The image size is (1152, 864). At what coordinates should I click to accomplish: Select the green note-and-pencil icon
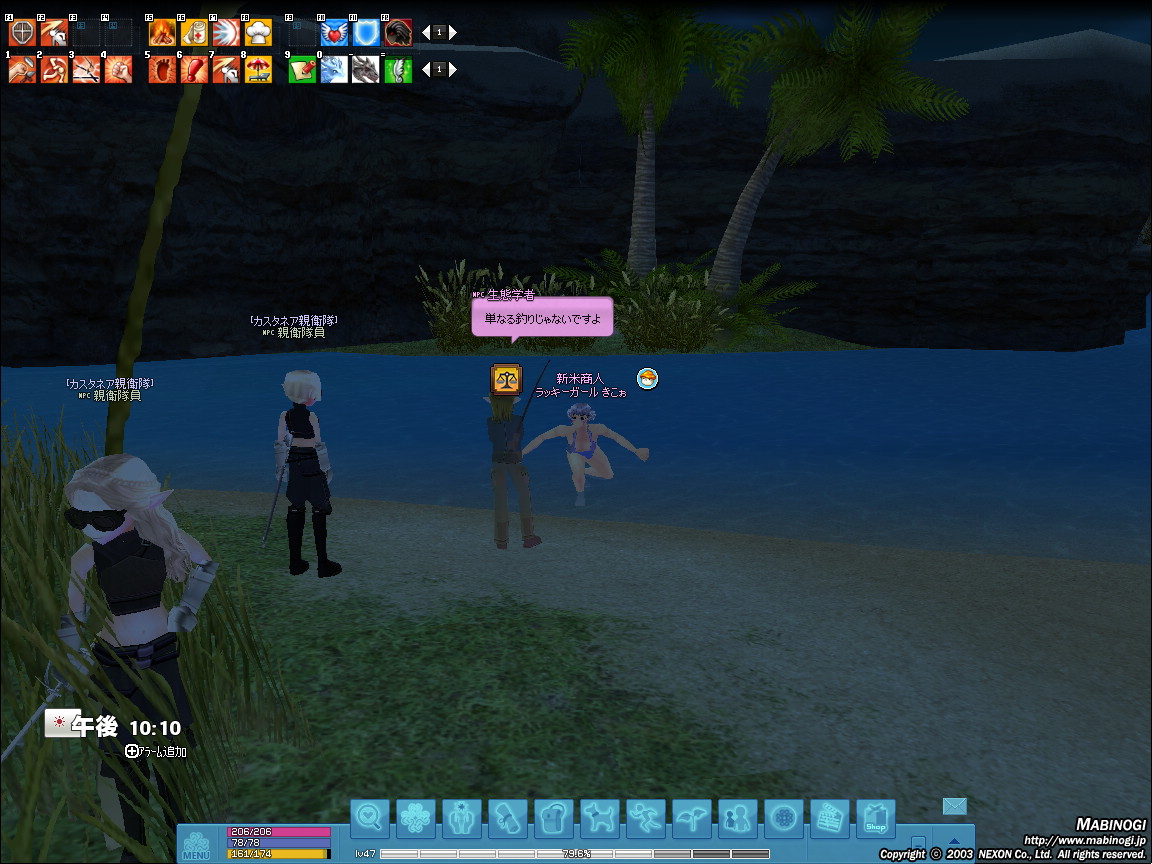(302, 70)
